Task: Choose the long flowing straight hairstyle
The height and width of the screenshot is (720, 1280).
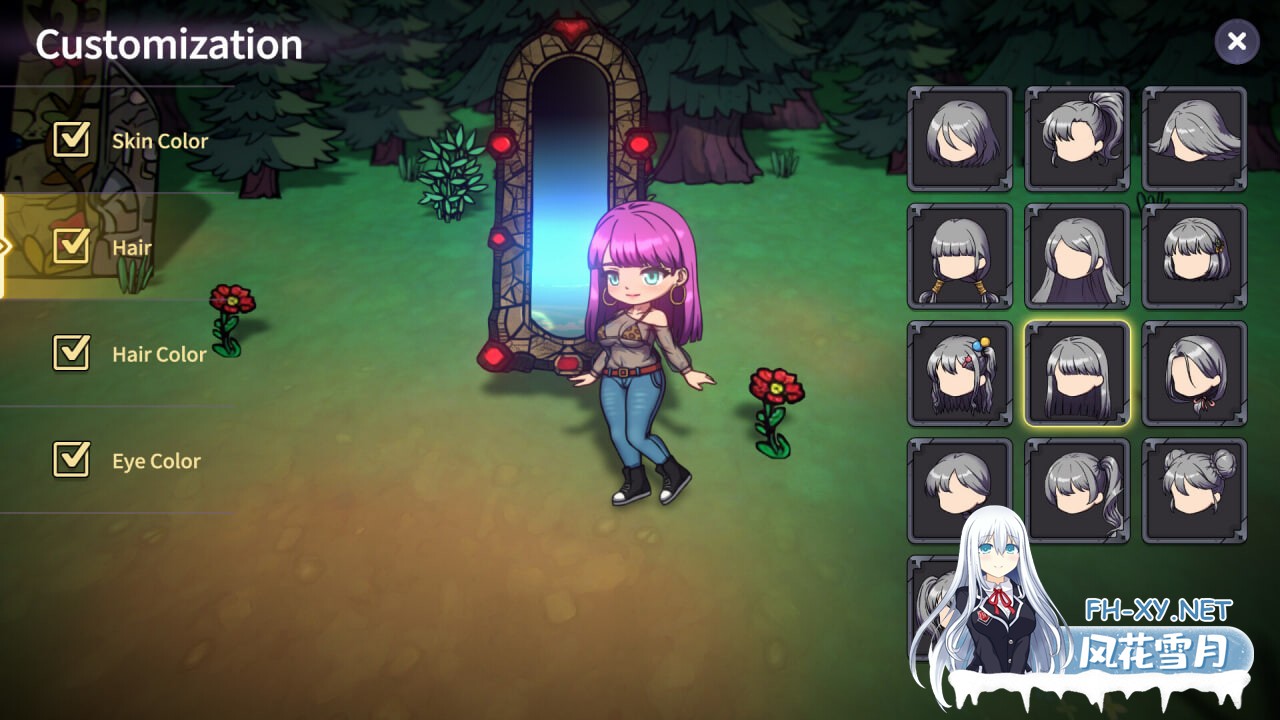Action: pos(1077,256)
